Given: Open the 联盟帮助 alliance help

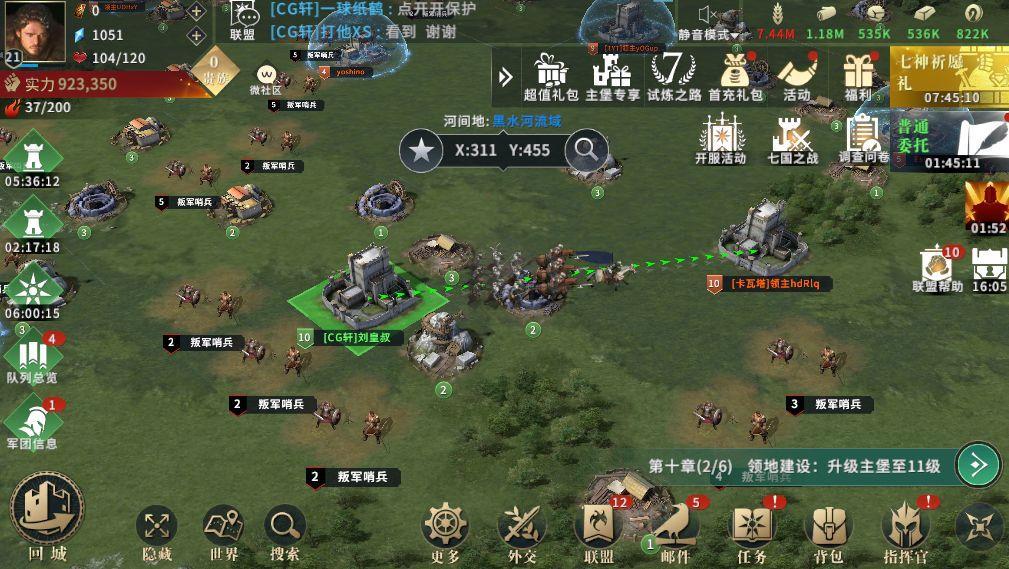Looking at the screenshot, I should pyautogui.click(x=937, y=268).
